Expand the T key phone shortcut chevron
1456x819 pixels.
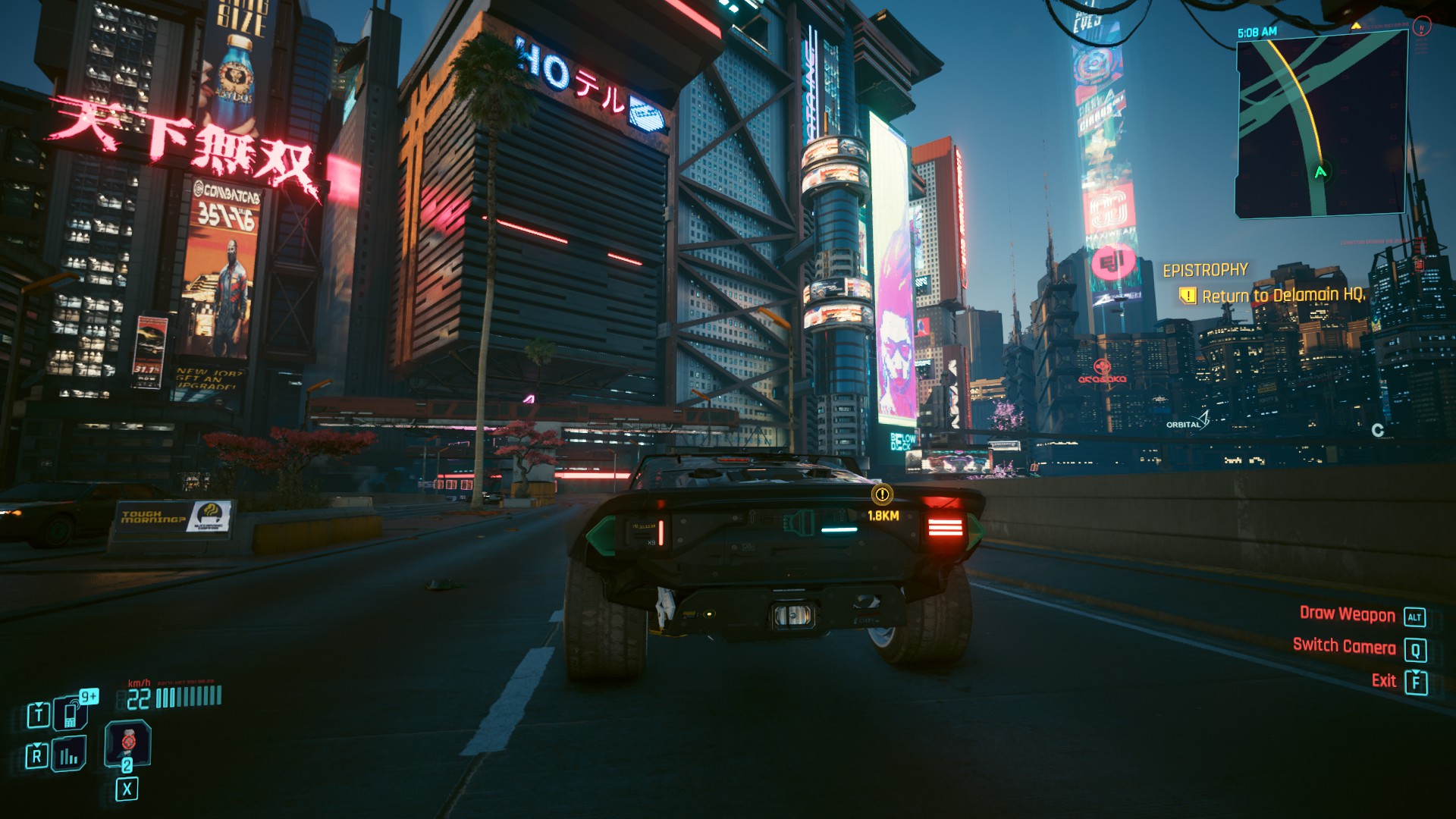tap(39, 704)
